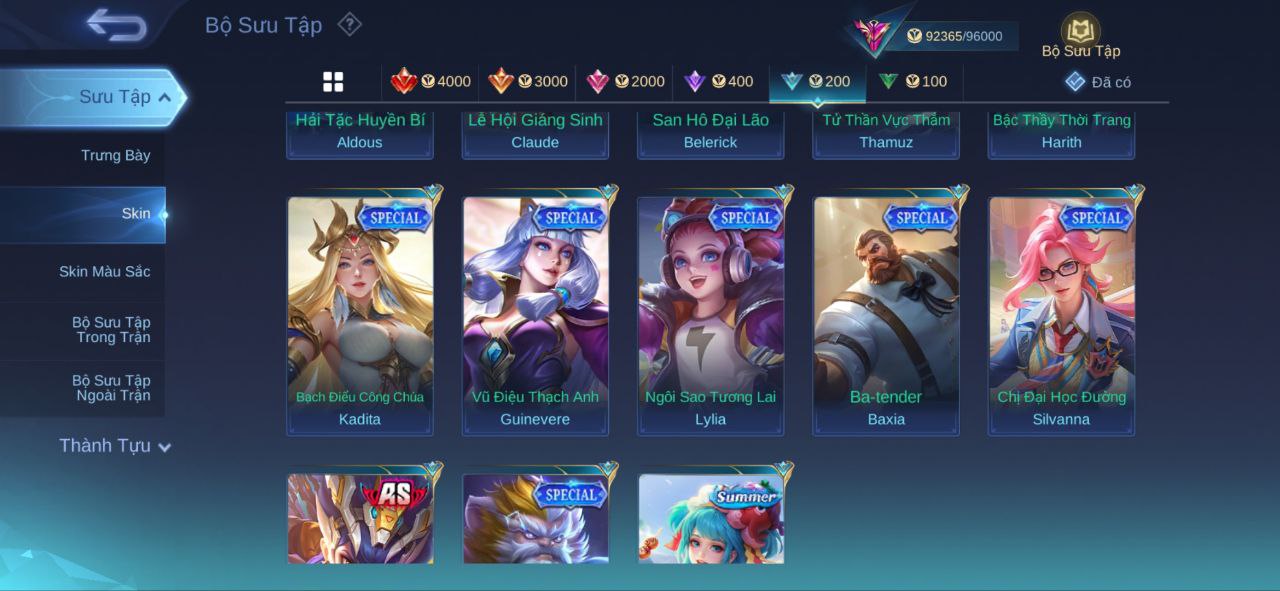Viewport: 1280px width, 591px height.
Task: Switch to the 4000-point tier tab
Action: [x=430, y=82]
